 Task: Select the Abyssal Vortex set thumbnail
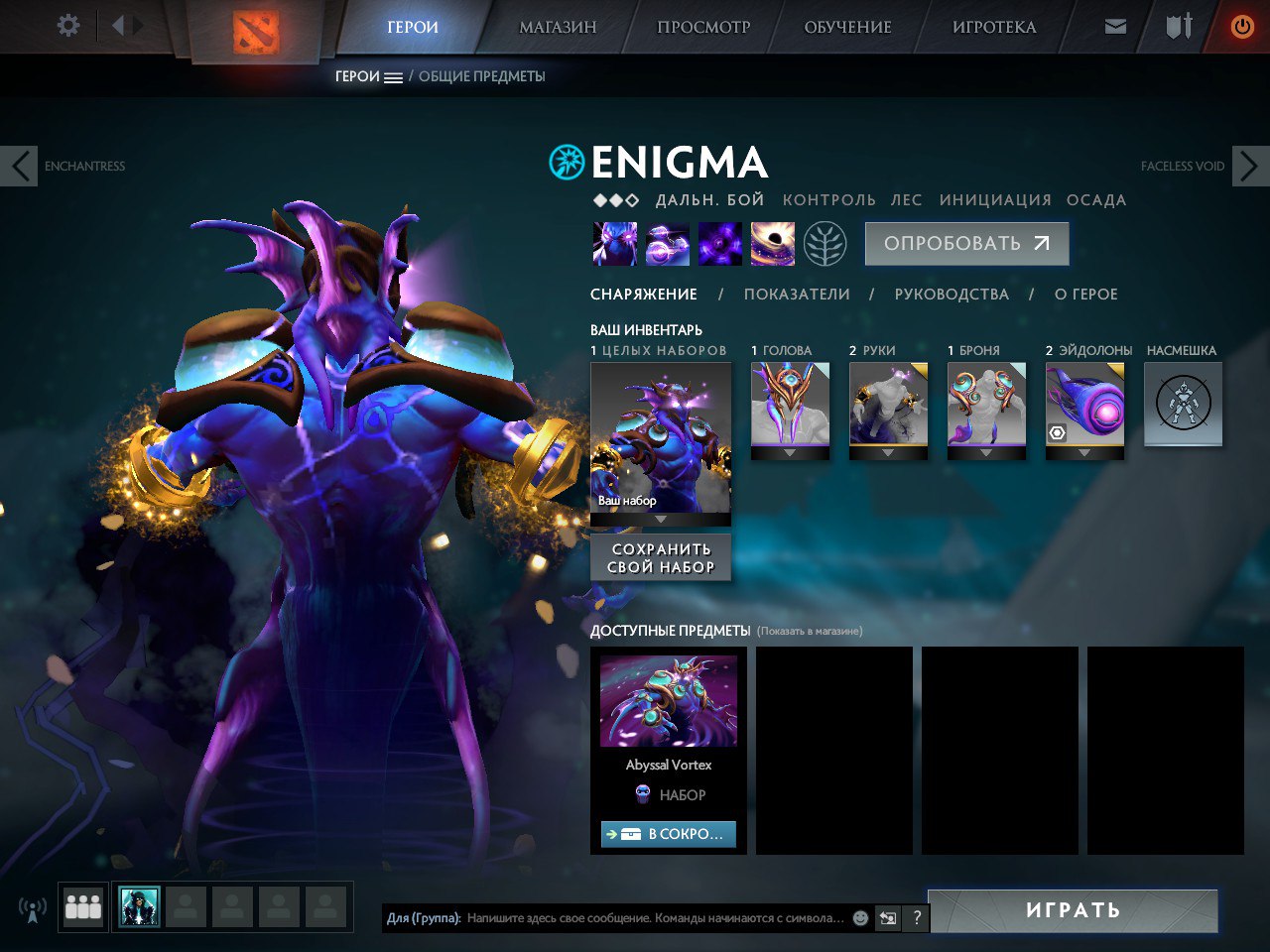pos(669,700)
